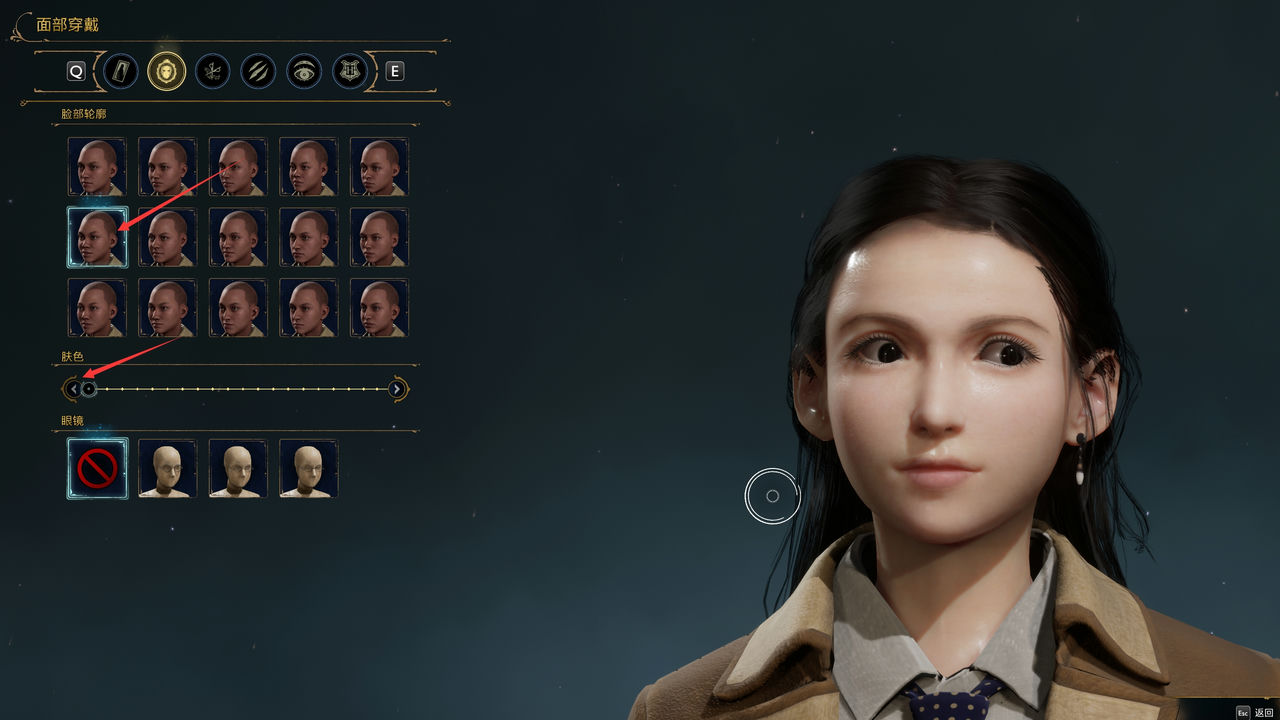The width and height of the screenshot is (1280, 720).
Task: Open the claw scratch marks tab
Action: (x=258, y=71)
